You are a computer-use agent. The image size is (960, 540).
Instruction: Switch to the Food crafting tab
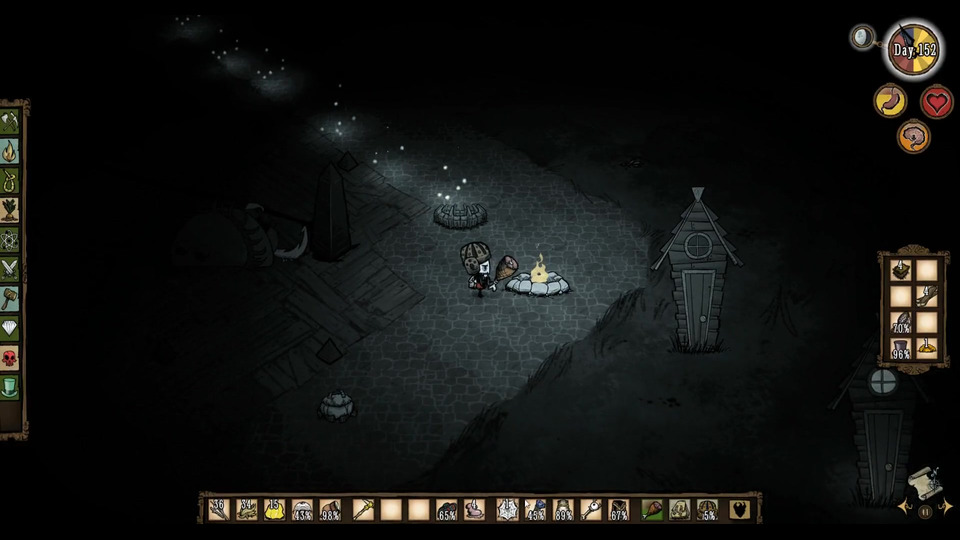(x=11, y=210)
